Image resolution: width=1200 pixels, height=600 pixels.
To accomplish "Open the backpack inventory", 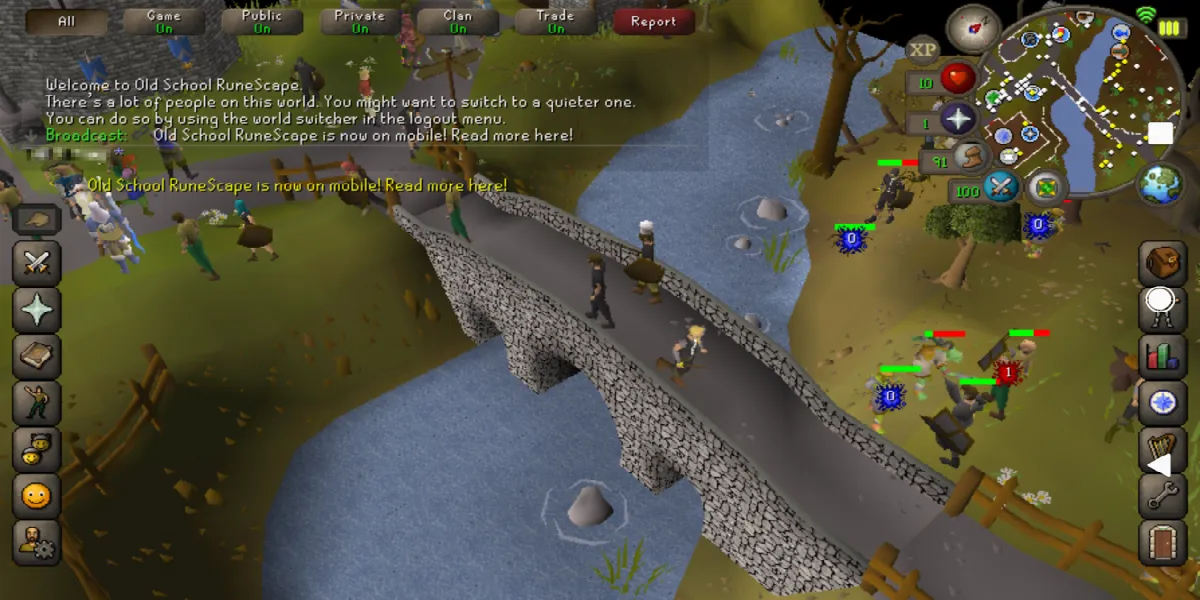I will pos(1162,264).
